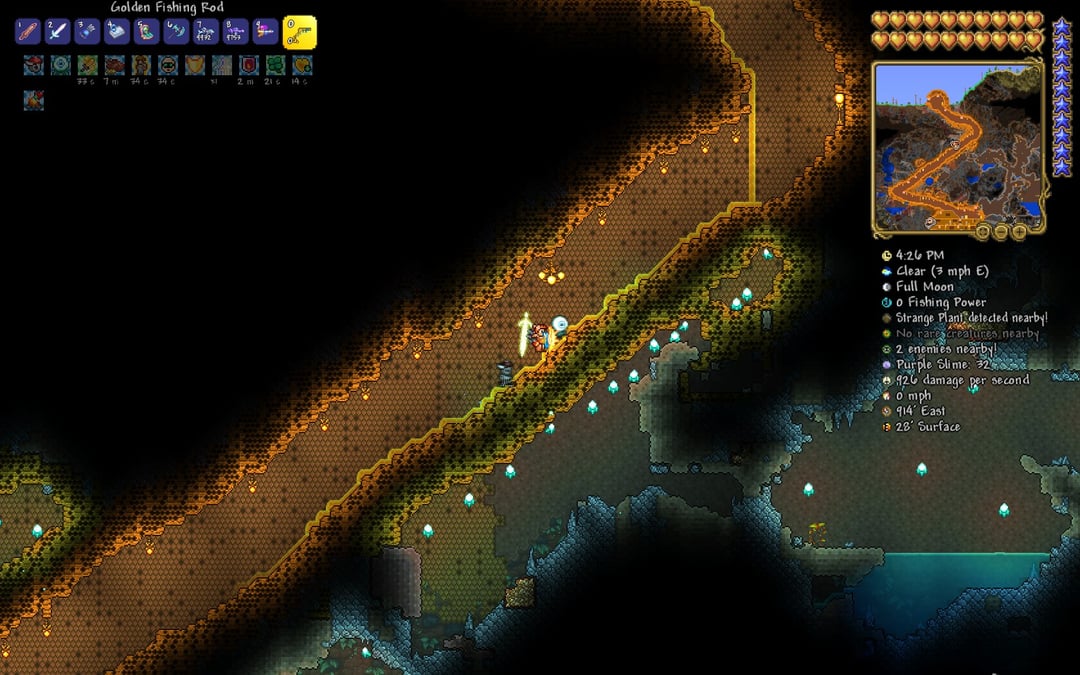
Task: Reset the minimap zoom
Action: pos(984,231)
